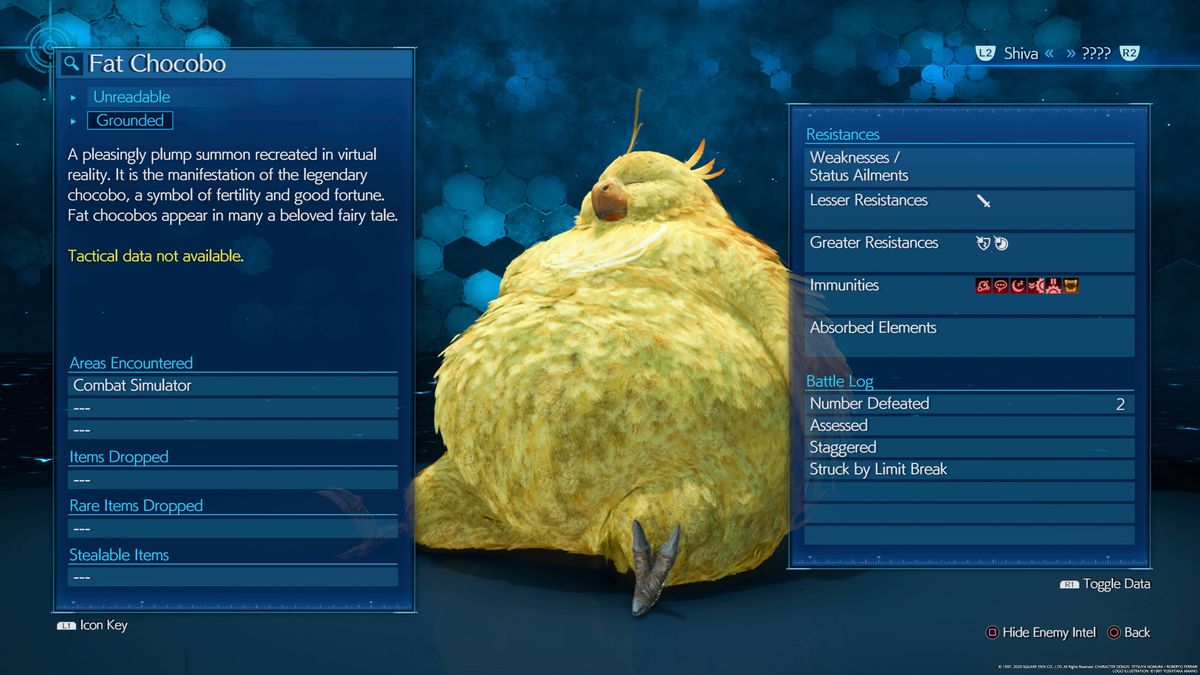Select the Grounded trait entry
1200x675 pixels.
(130, 120)
